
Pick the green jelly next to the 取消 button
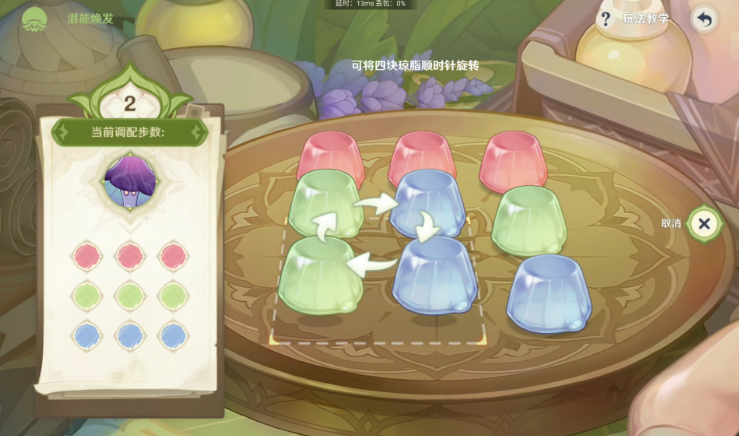528,217
